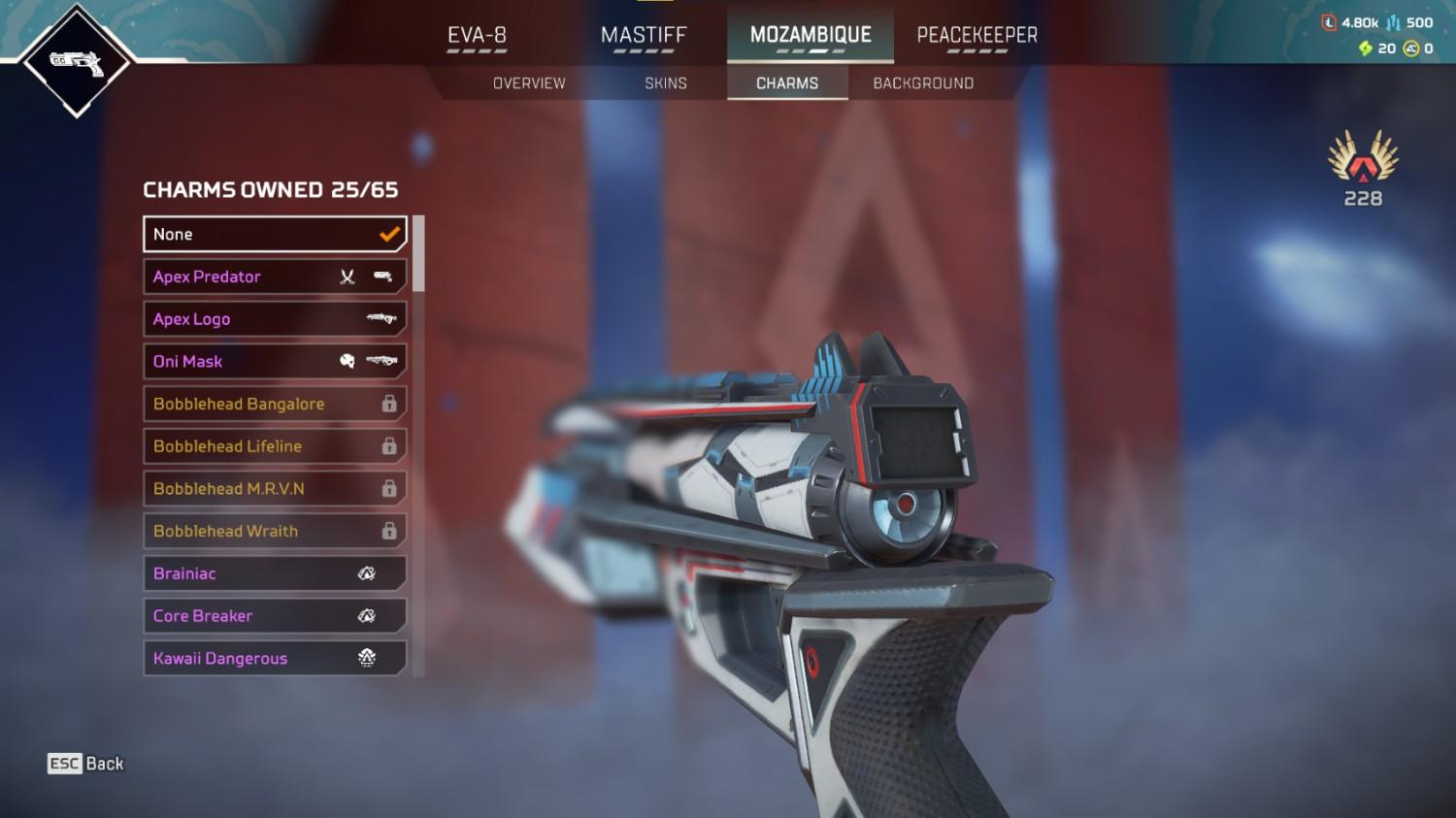Click the ESC Back button
Screen dimensions: 1456x818
(x=85, y=764)
